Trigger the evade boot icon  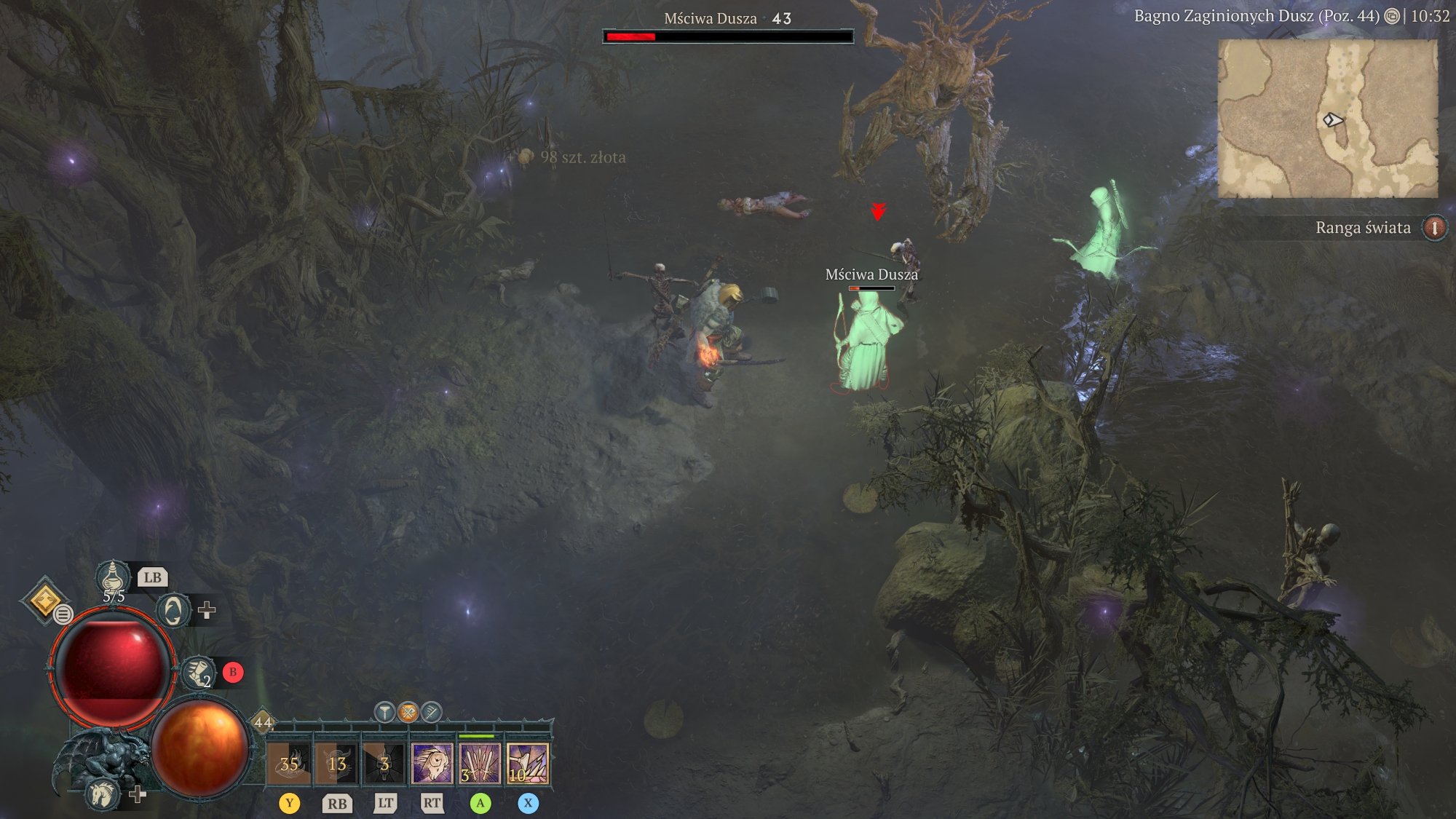coord(197,672)
